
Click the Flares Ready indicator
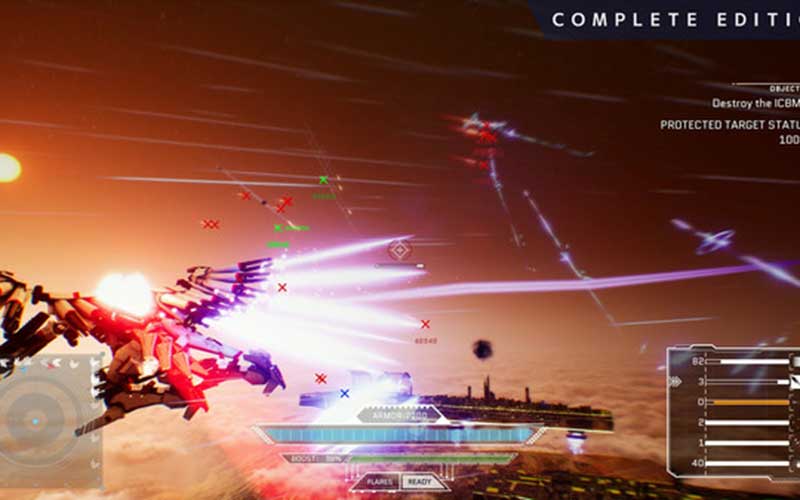click(400, 482)
